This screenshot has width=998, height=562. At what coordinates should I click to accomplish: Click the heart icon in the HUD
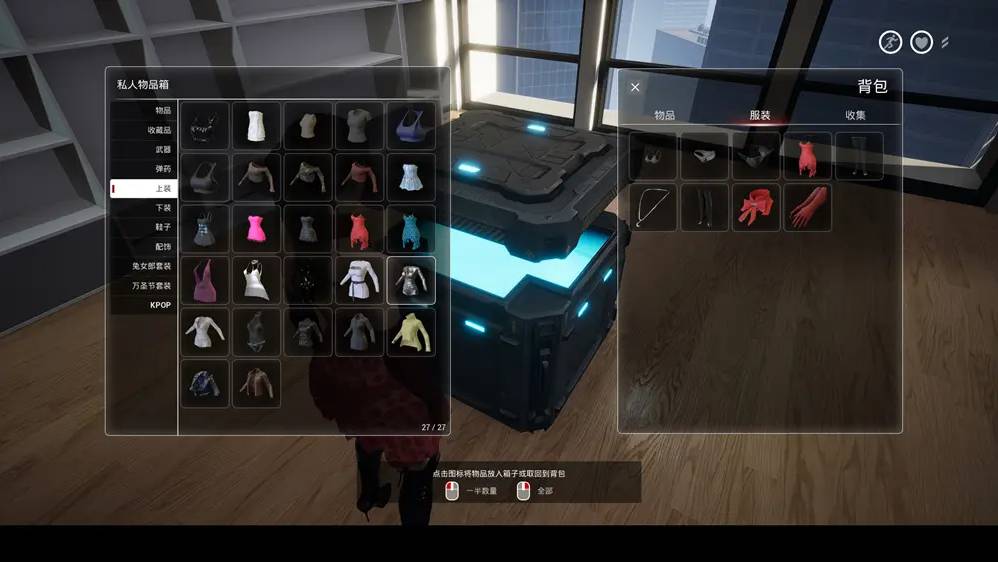tap(920, 43)
